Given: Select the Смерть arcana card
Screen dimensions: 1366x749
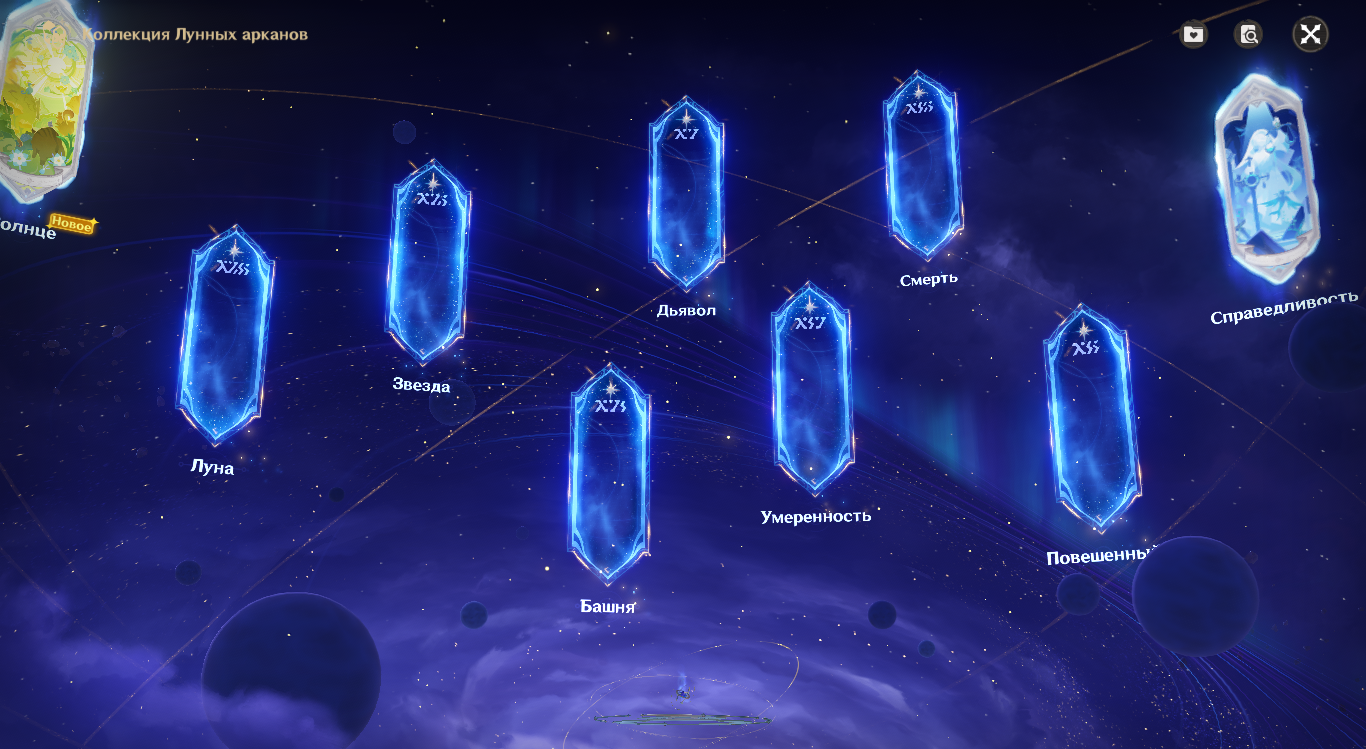Looking at the screenshot, I should (x=921, y=165).
